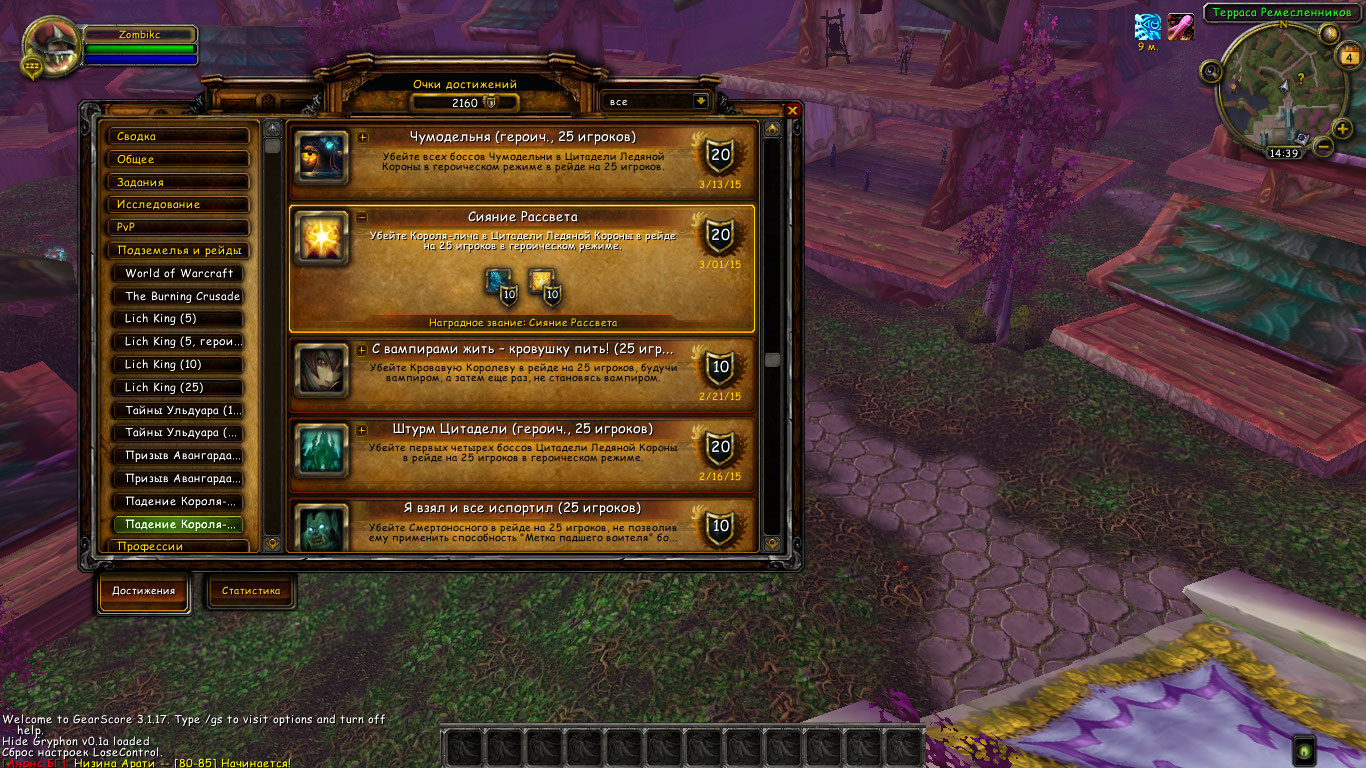
Task: Close the achievements window
Action: [x=793, y=111]
